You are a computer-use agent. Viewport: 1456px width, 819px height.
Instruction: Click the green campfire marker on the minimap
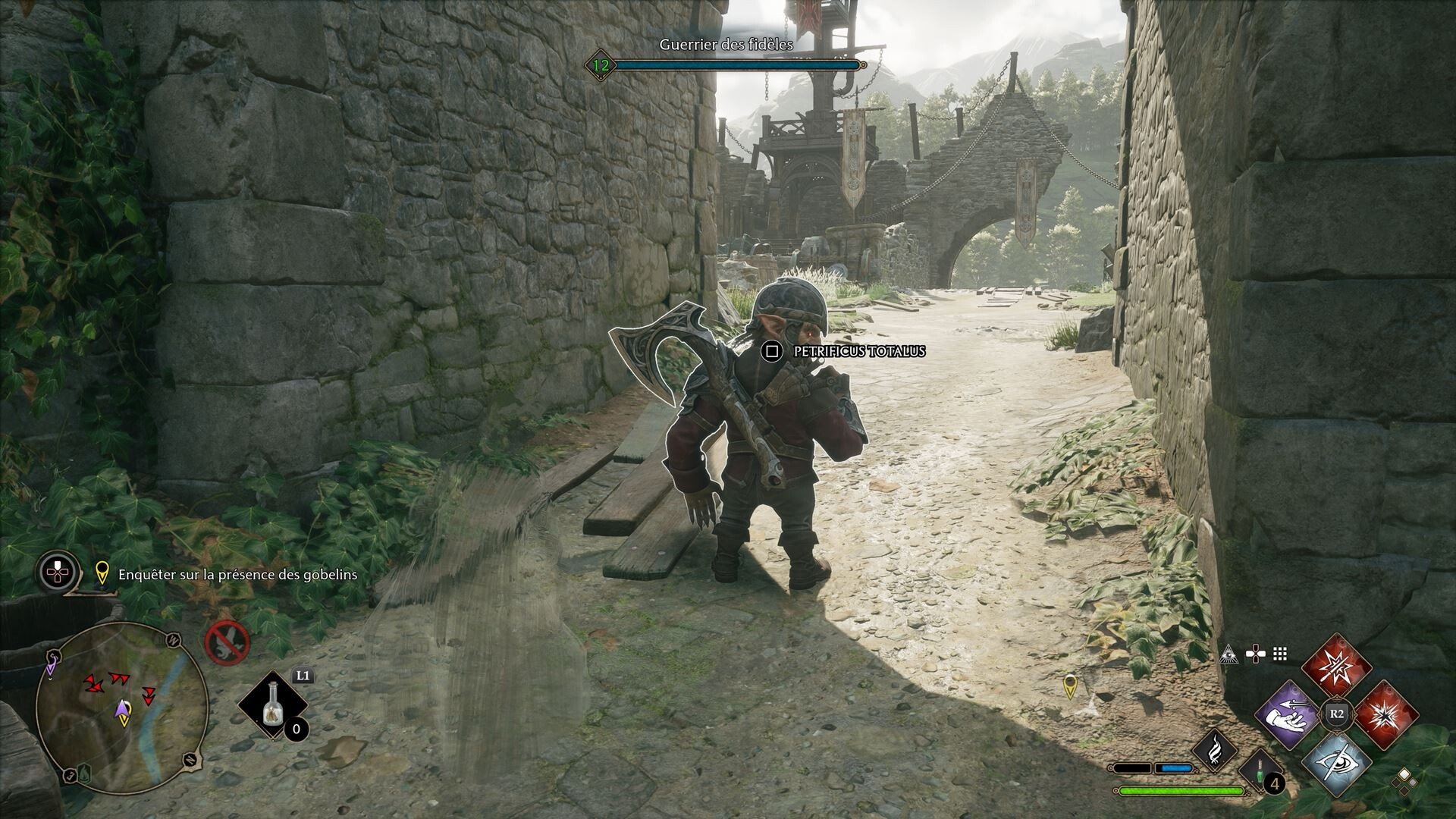point(85,772)
